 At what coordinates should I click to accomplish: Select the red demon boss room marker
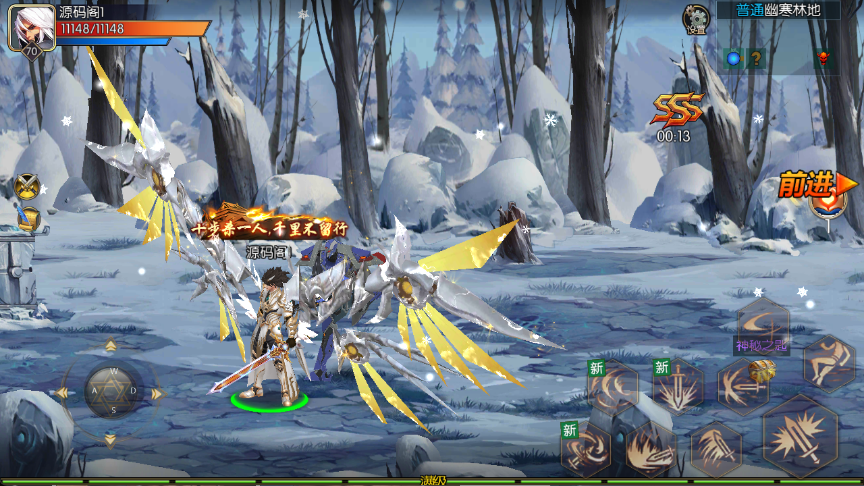pos(824,58)
